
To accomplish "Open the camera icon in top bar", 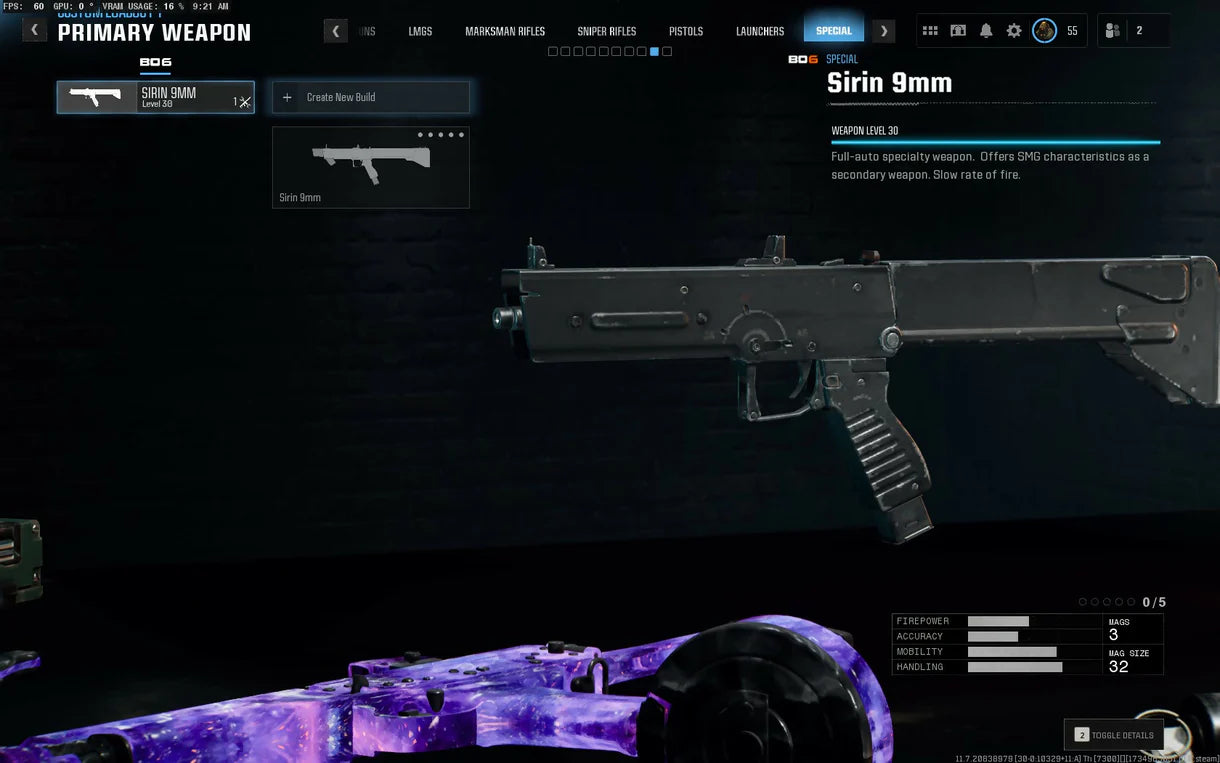I will coord(958,31).
